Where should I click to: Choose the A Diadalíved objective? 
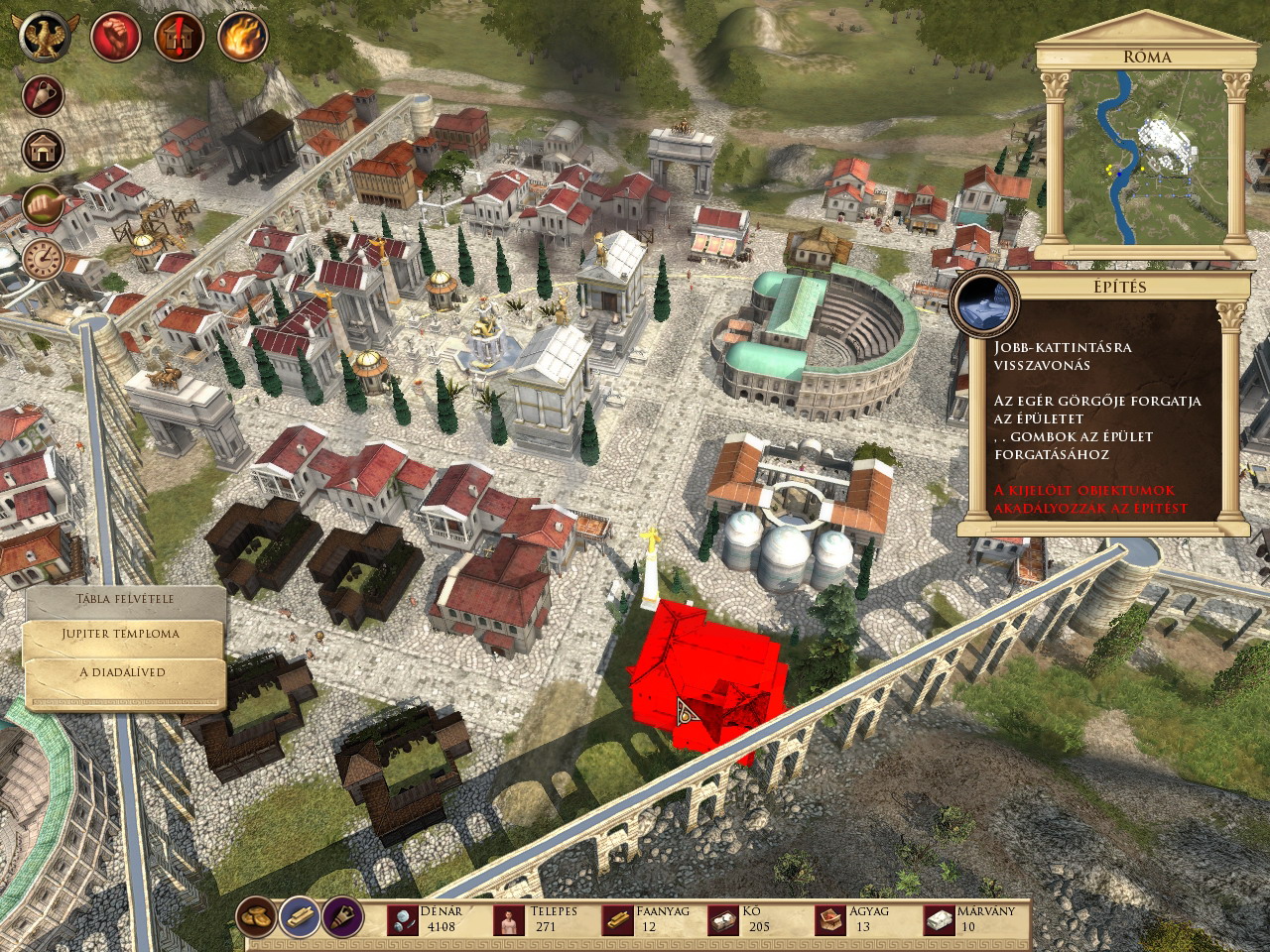tap(122, 672)
